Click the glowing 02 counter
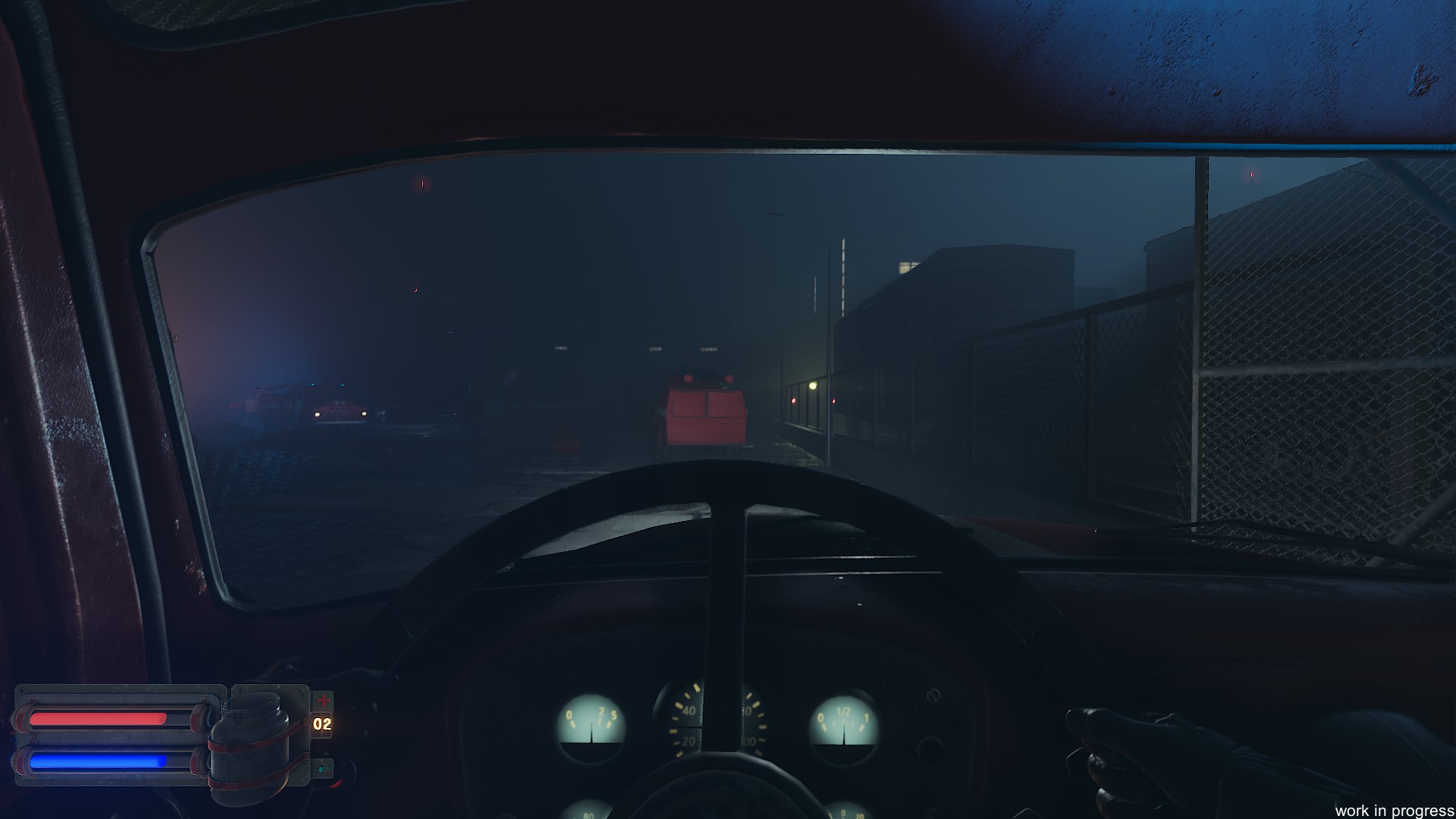The width and height of the screenshot is (1456, 819). (322, 724)
